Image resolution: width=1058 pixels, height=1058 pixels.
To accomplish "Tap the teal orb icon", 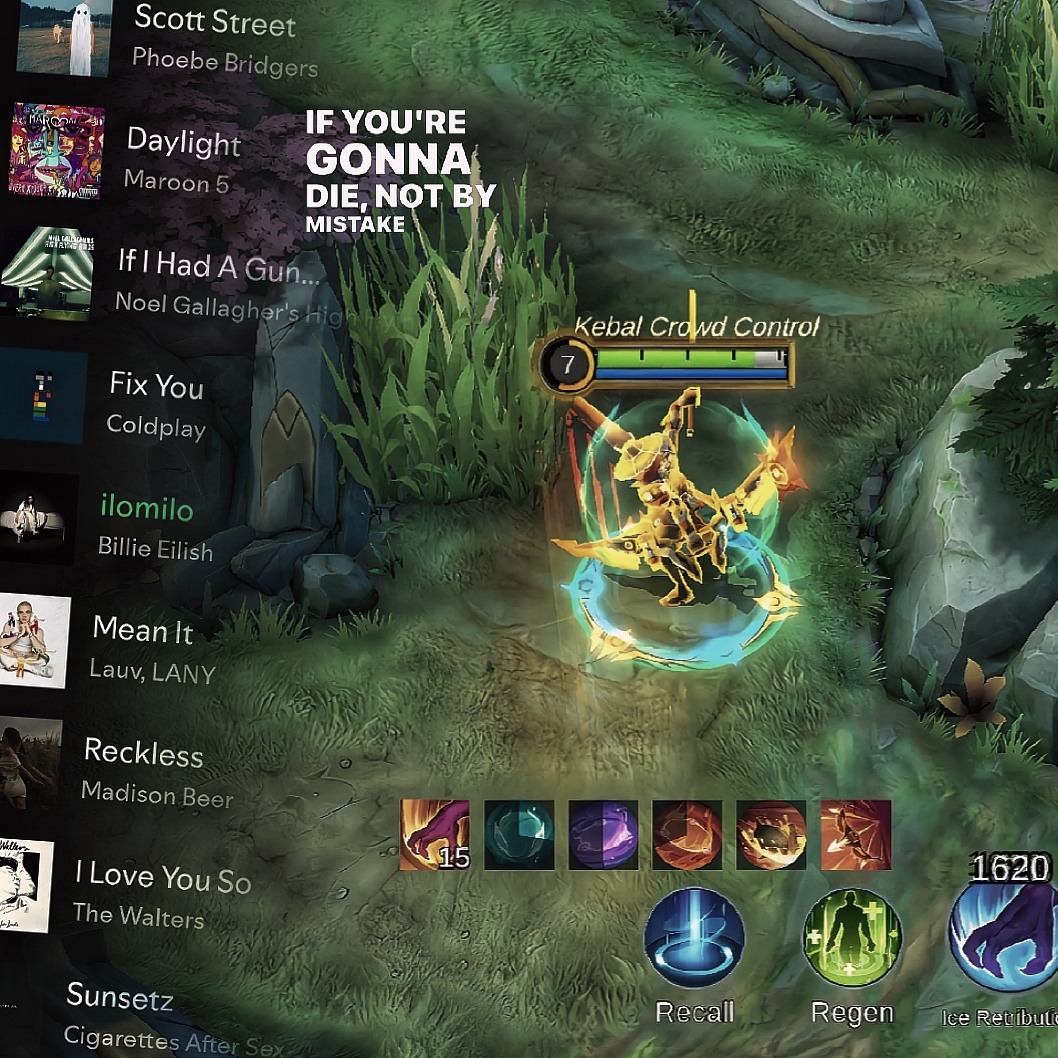I will (x=519, y=834).
